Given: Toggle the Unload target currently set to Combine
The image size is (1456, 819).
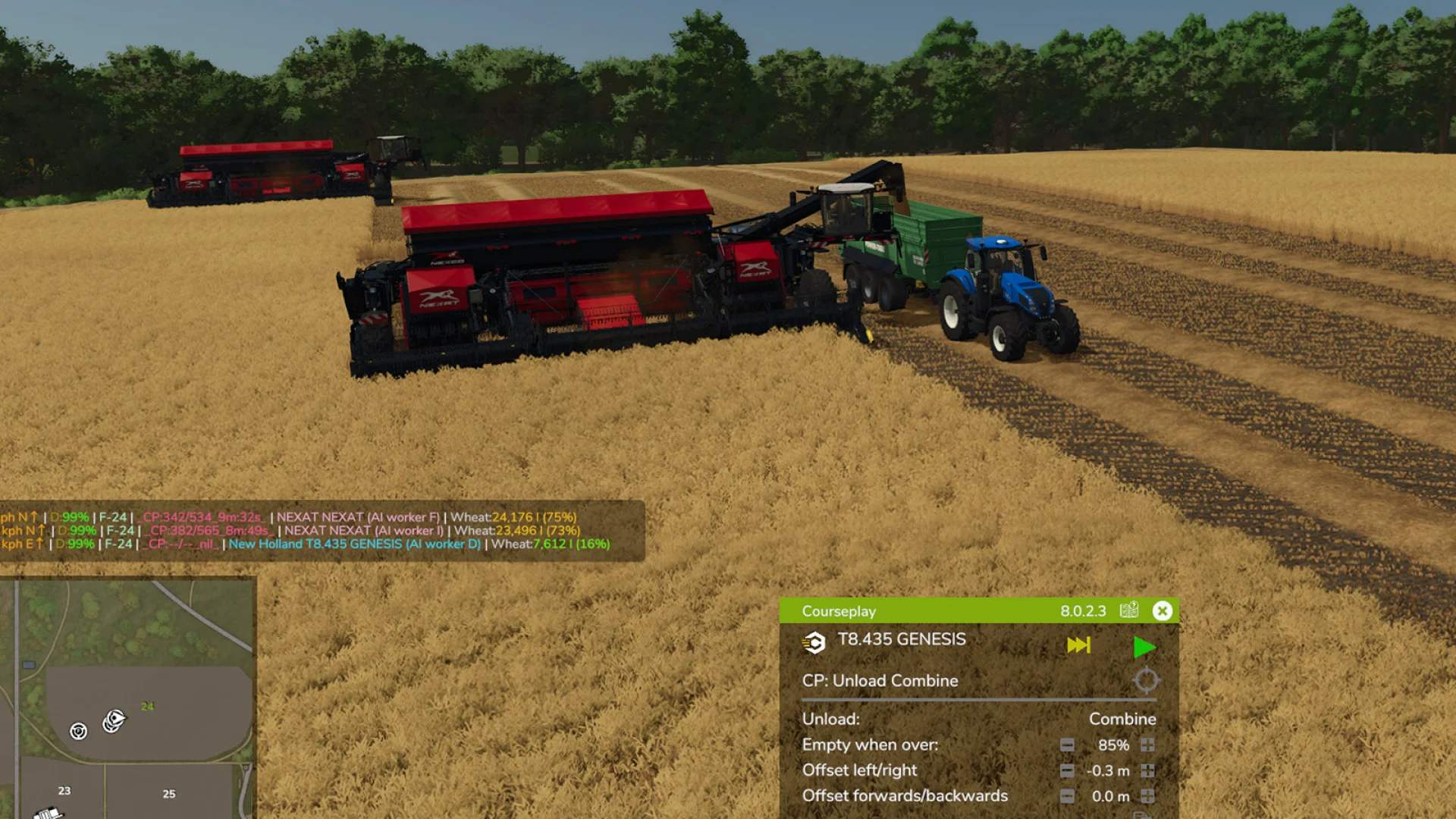Looking at the screenshot, I should click(1122, 719).
